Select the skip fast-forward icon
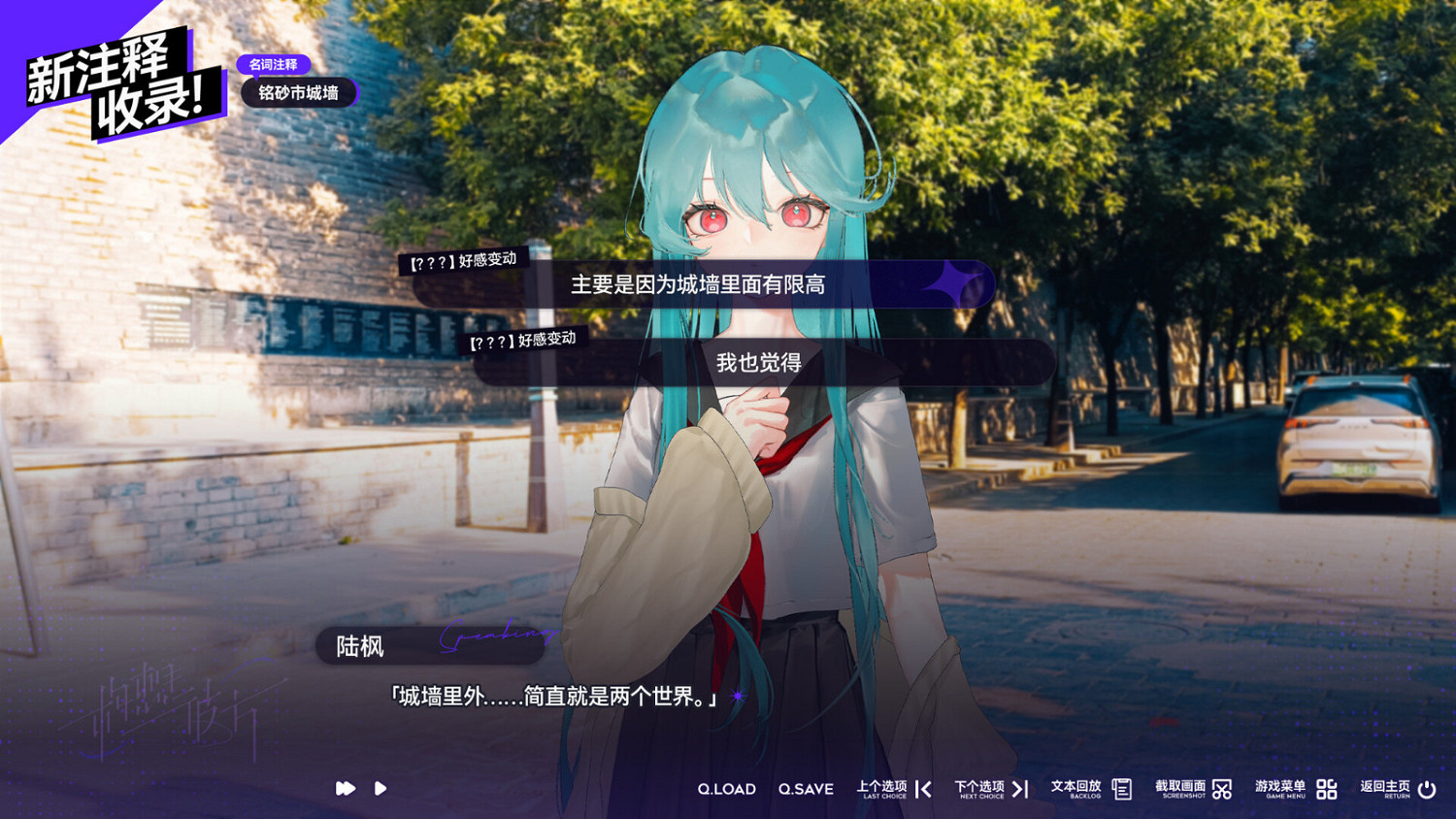This screenshot has height=819, width=1456. (x=345, y=789)
